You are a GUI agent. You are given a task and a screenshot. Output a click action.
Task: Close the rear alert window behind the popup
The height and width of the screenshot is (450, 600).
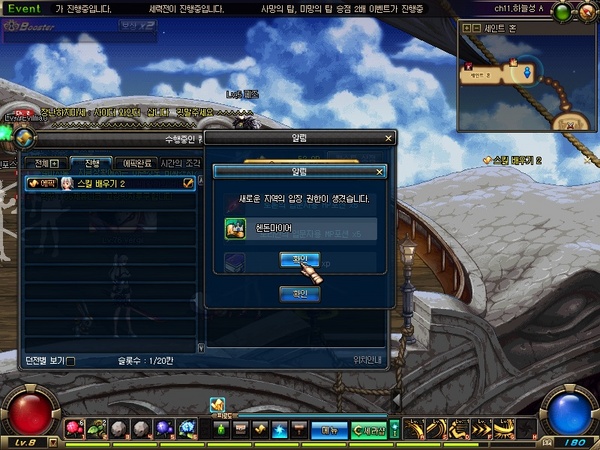point(389,139)
